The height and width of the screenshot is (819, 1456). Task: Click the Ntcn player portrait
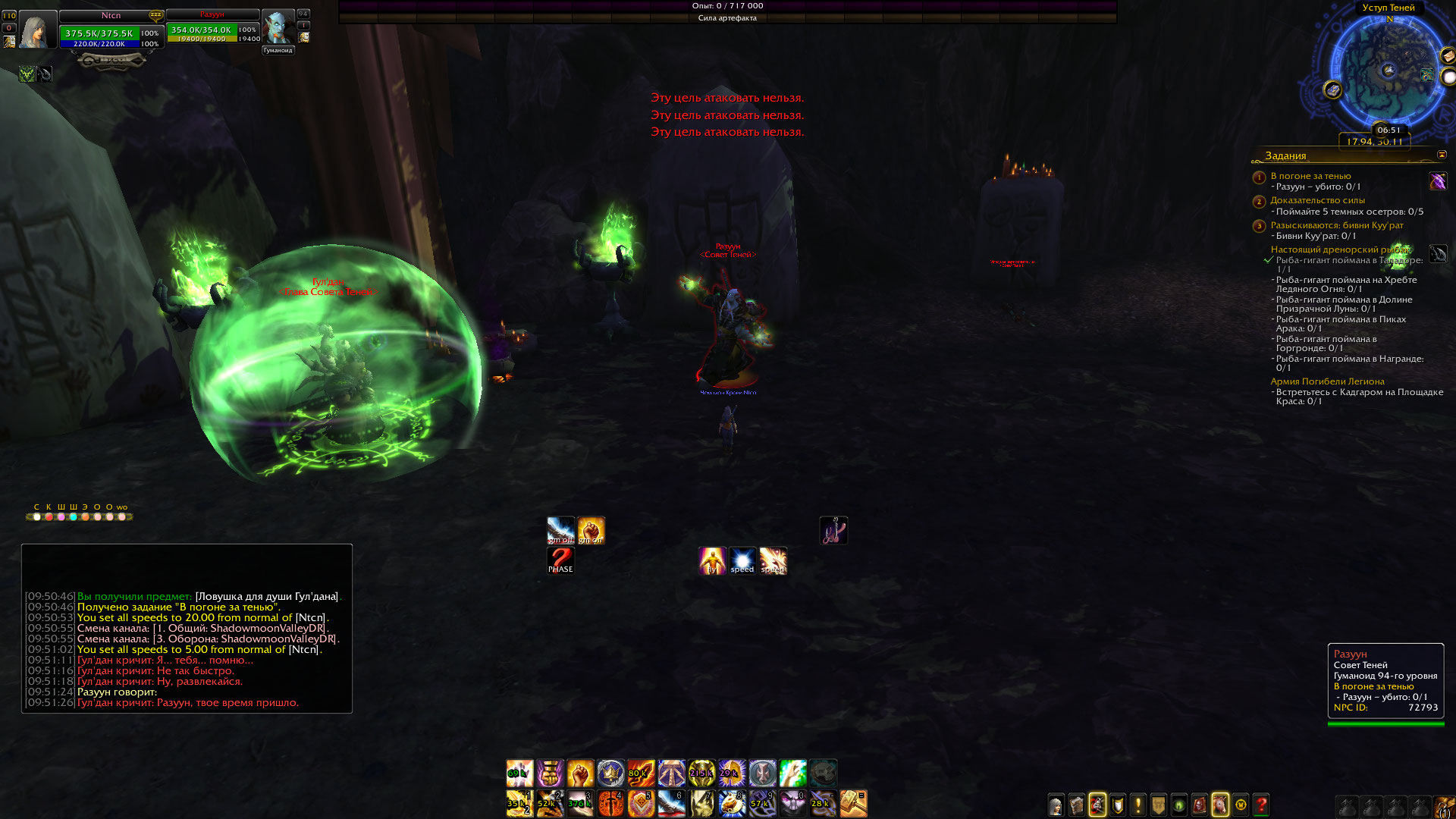pos(37,30)
